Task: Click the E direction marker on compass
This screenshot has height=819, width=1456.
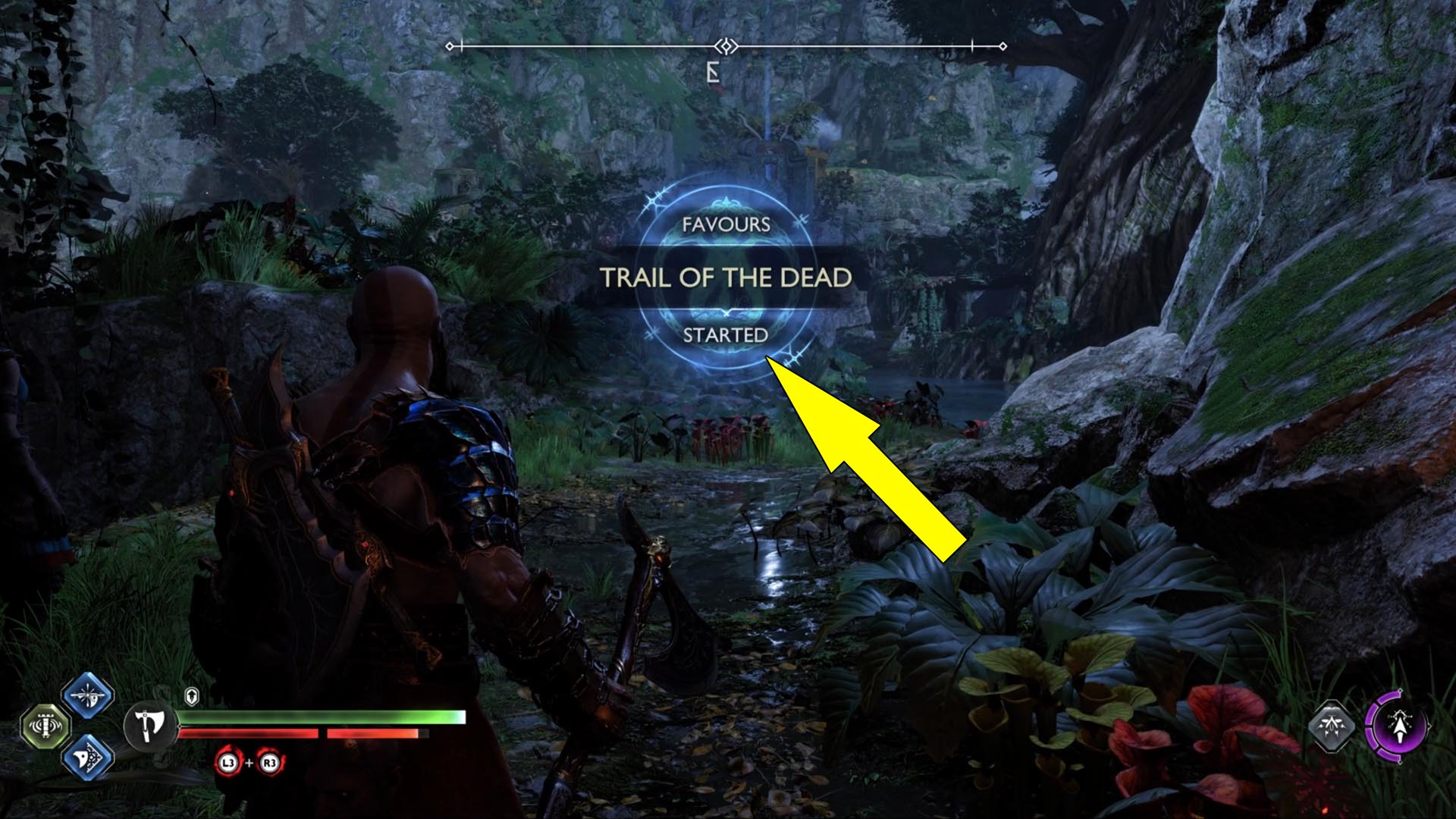Action: point(711,71)
